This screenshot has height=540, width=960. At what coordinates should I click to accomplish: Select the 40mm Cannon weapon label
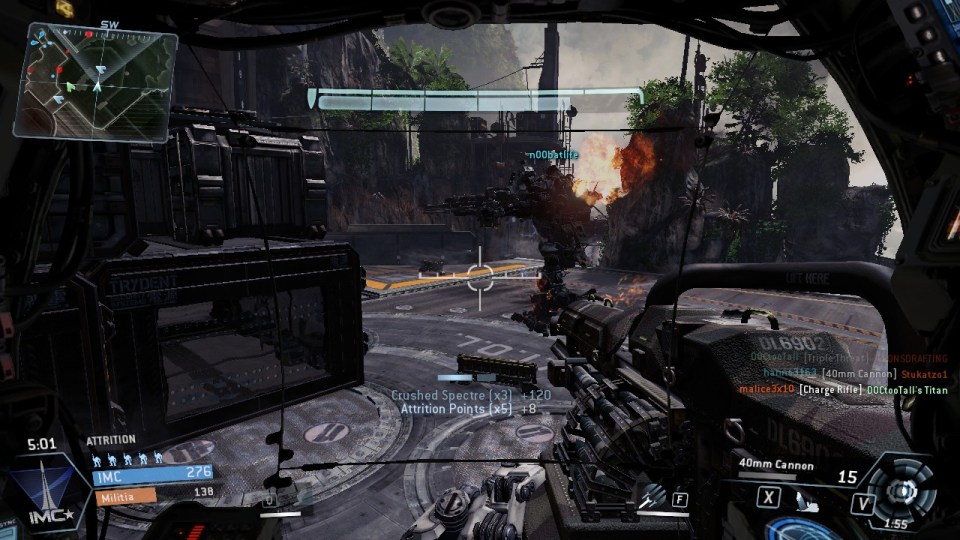pos(776,465)
